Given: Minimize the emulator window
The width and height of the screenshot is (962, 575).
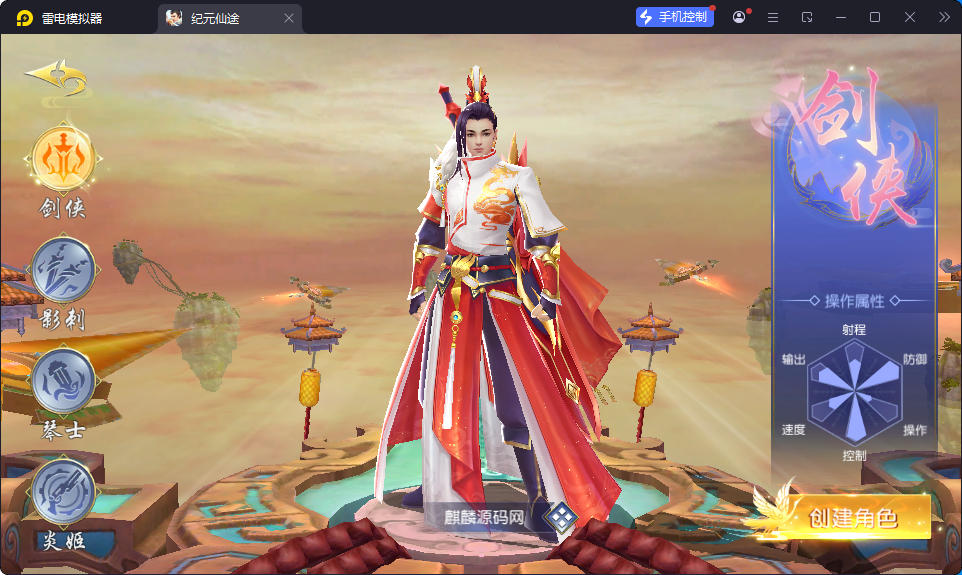Looking at the screenshot, I should [x=840, y=17].
